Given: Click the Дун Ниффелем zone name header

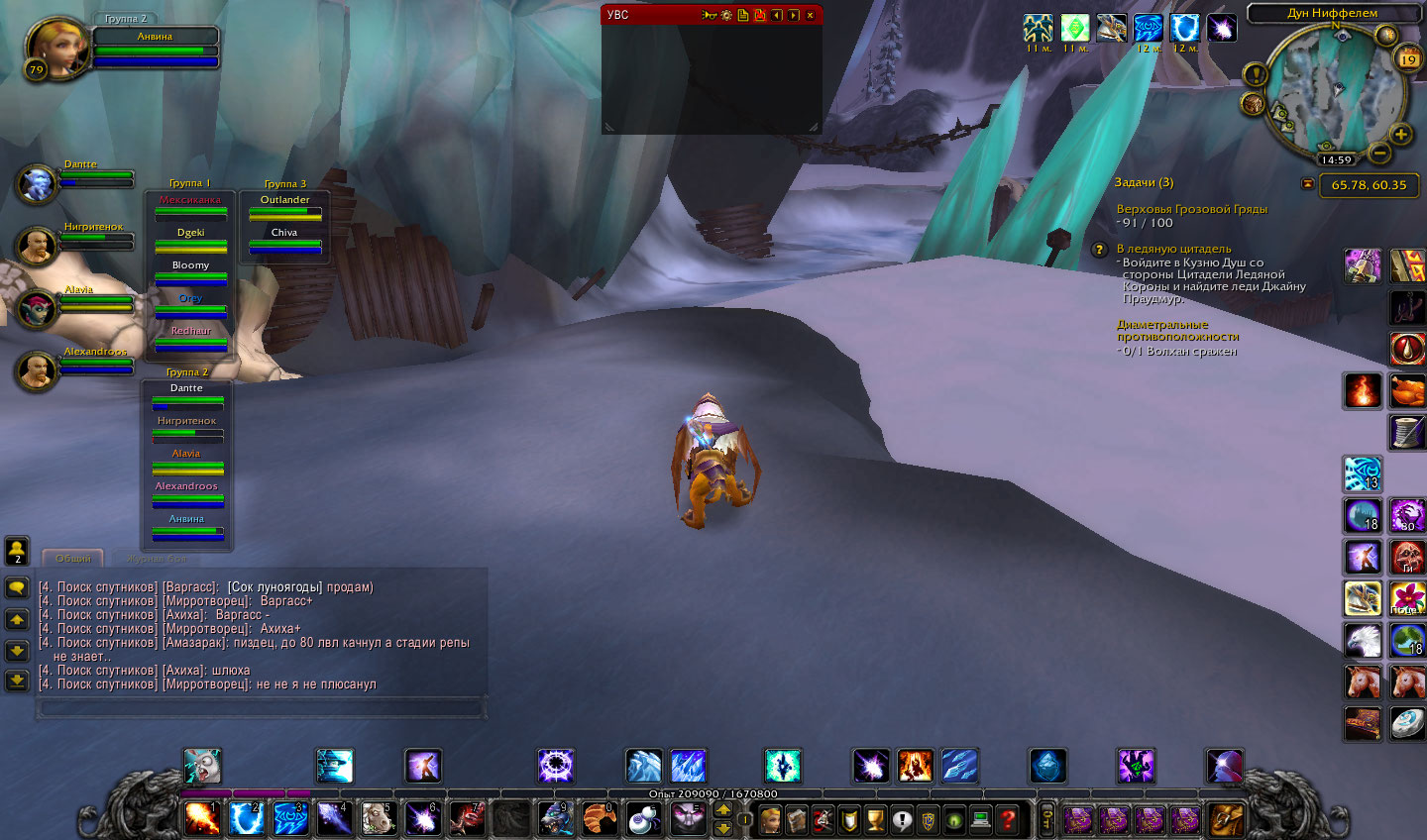Looking at the screenshot, I should 1332,13.
